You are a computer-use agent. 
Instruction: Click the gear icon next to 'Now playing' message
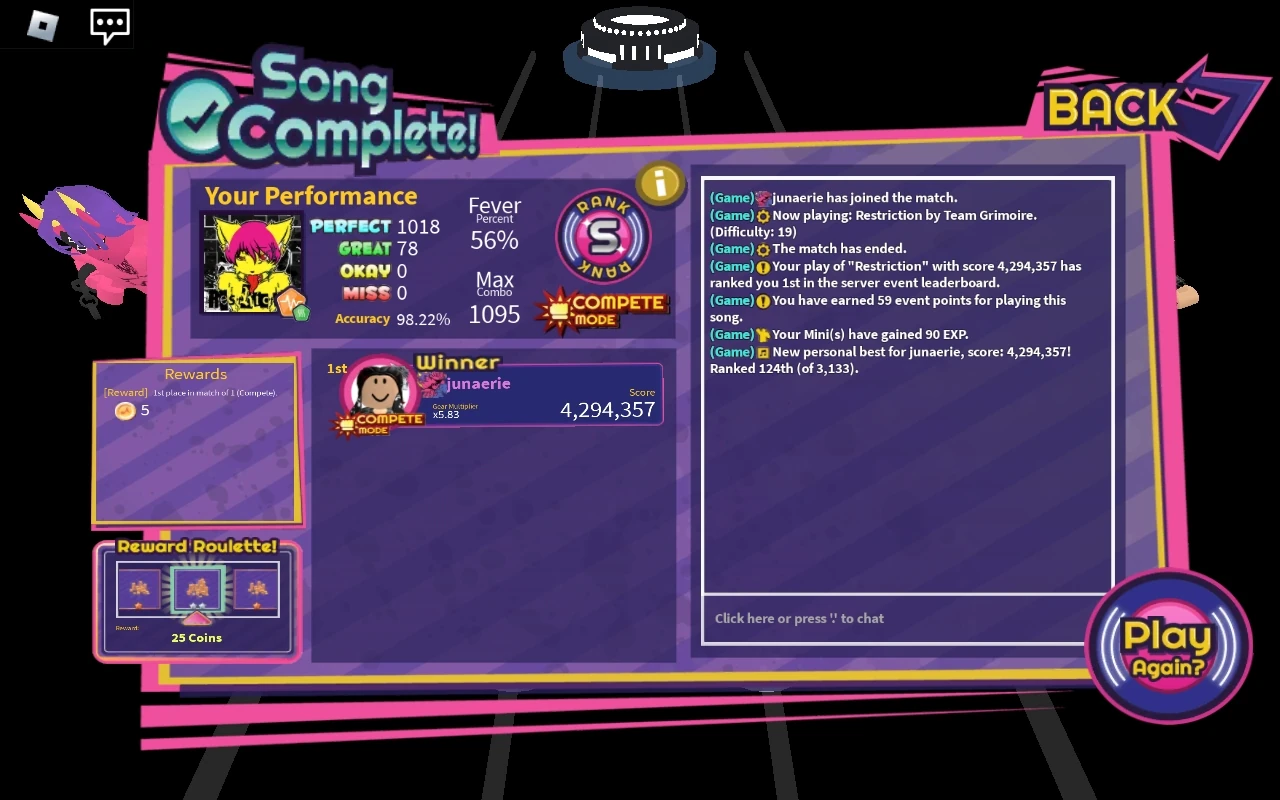click(766, 215)
